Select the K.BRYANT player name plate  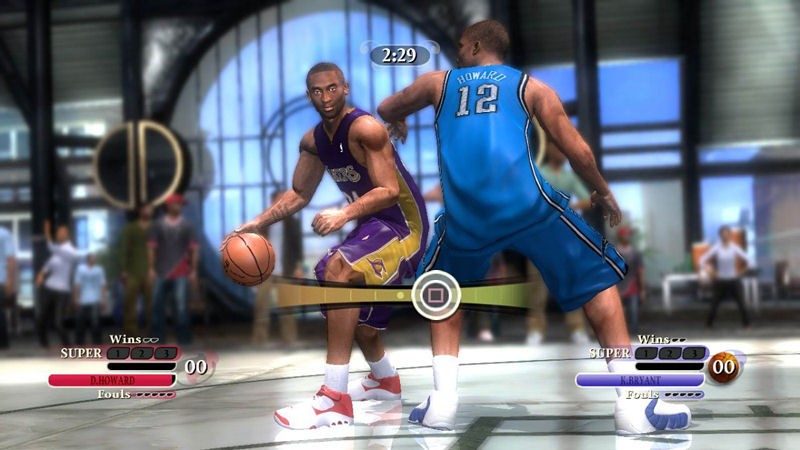click(x=640, y=380)
